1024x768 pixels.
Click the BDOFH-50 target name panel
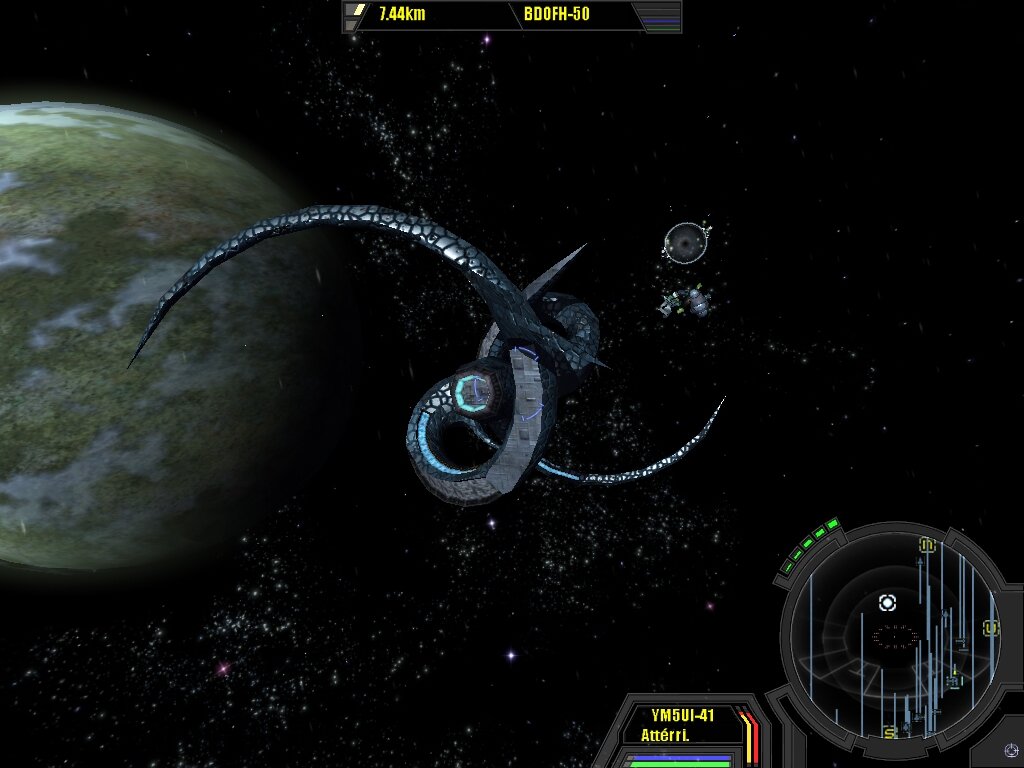[x=556, y=15]
